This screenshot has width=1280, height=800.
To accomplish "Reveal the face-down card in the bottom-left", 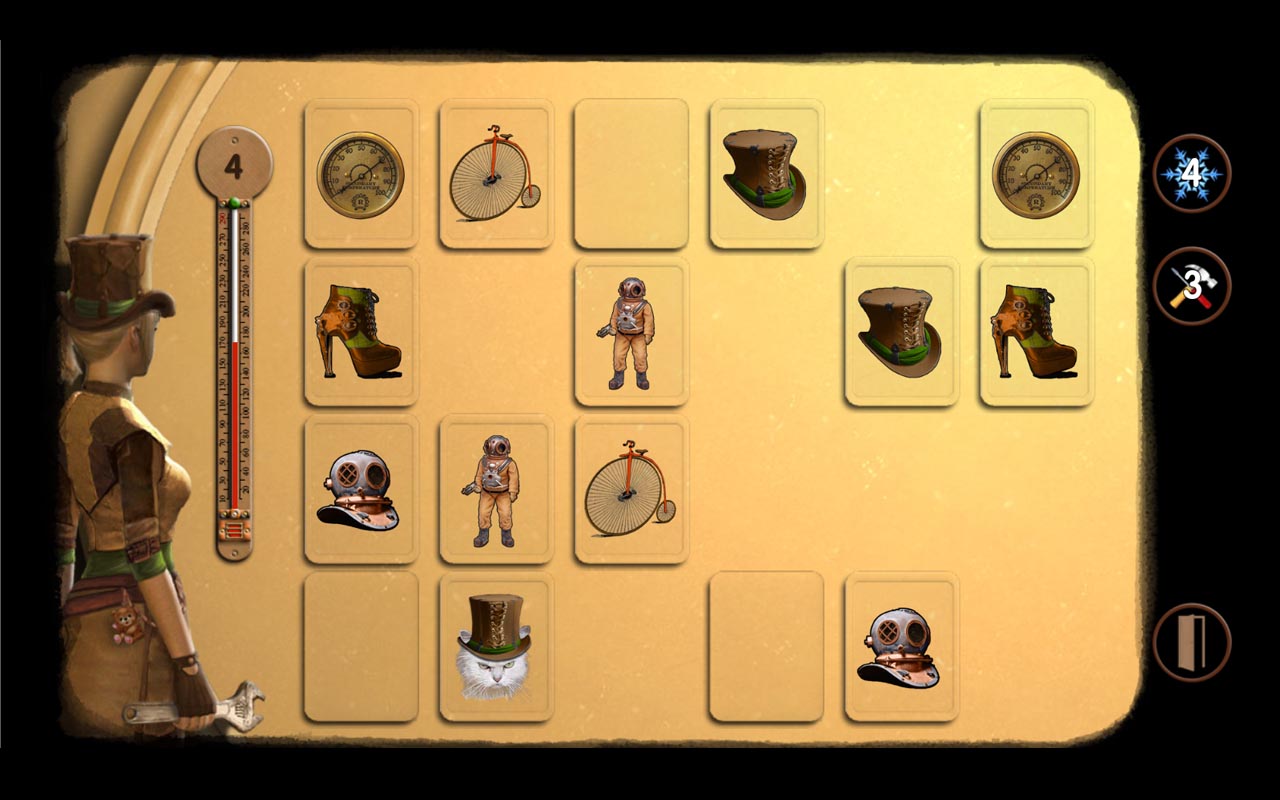I will point(361,647).
